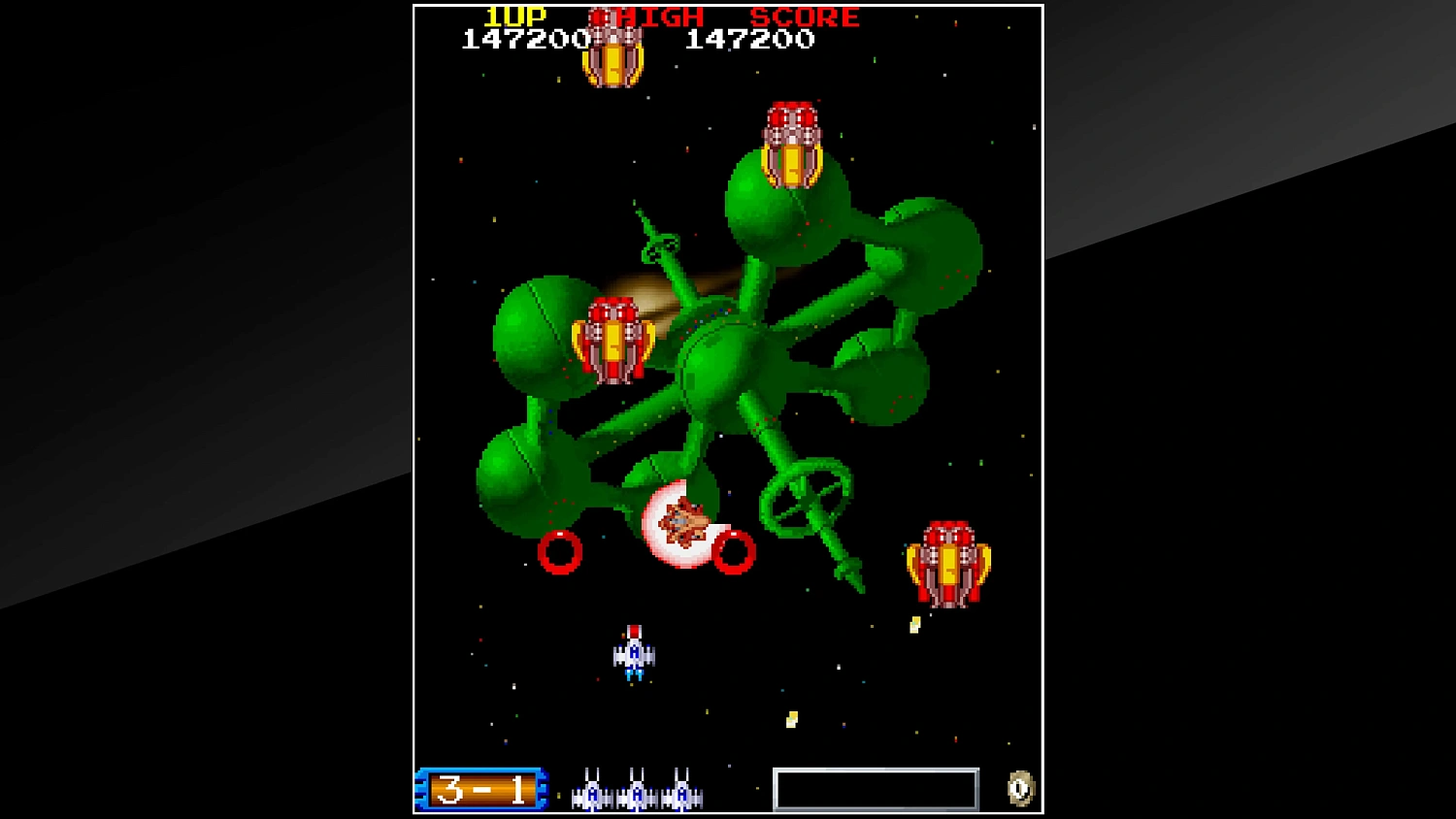Click the red-yellow enemy atop the green boss
Screen dimensions: 1456x819
tap(791, 146)
